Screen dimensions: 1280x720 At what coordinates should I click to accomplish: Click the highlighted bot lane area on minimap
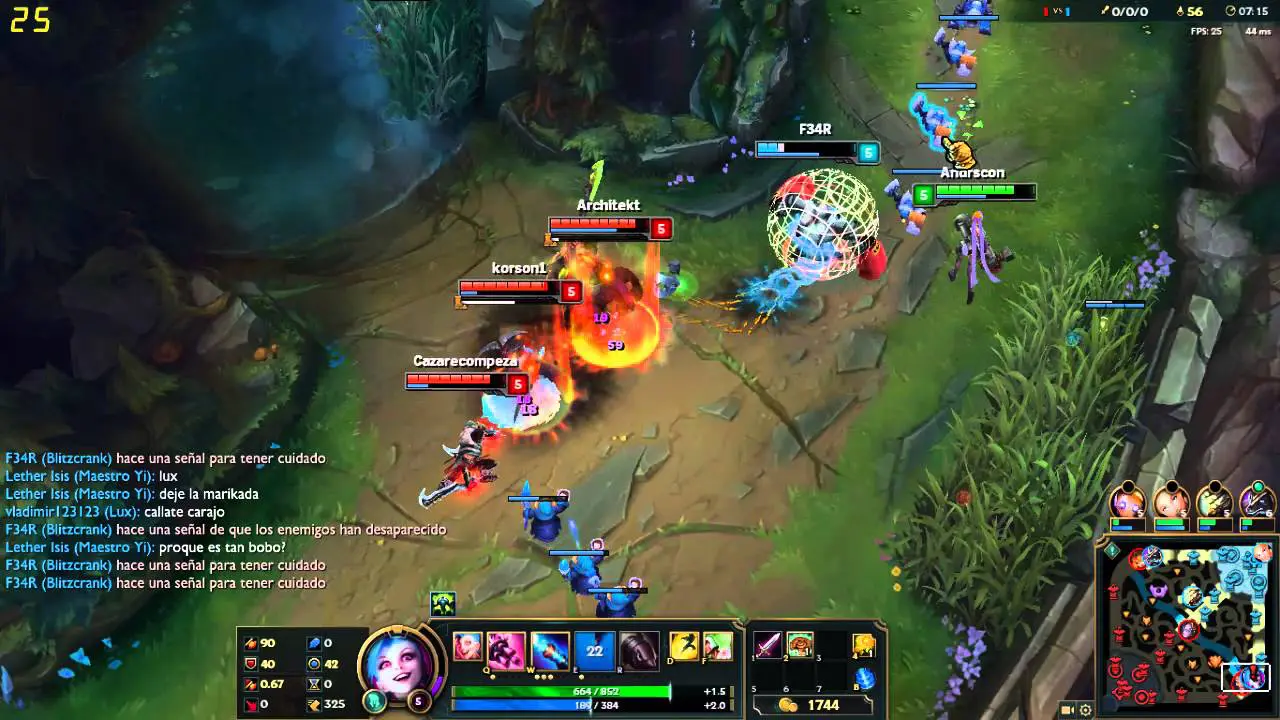coord(1247,677)
